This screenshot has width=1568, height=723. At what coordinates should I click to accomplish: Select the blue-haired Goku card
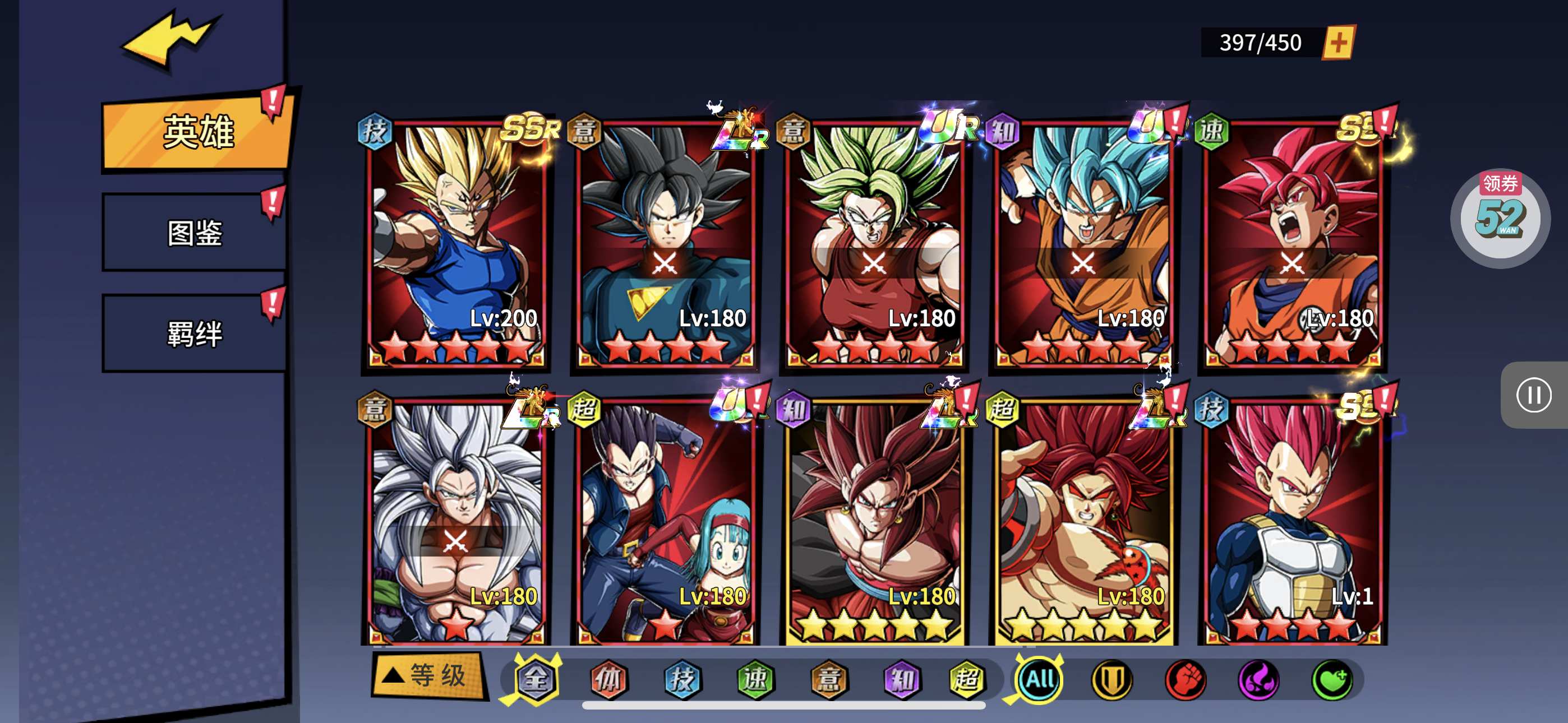coord(1083,243)
